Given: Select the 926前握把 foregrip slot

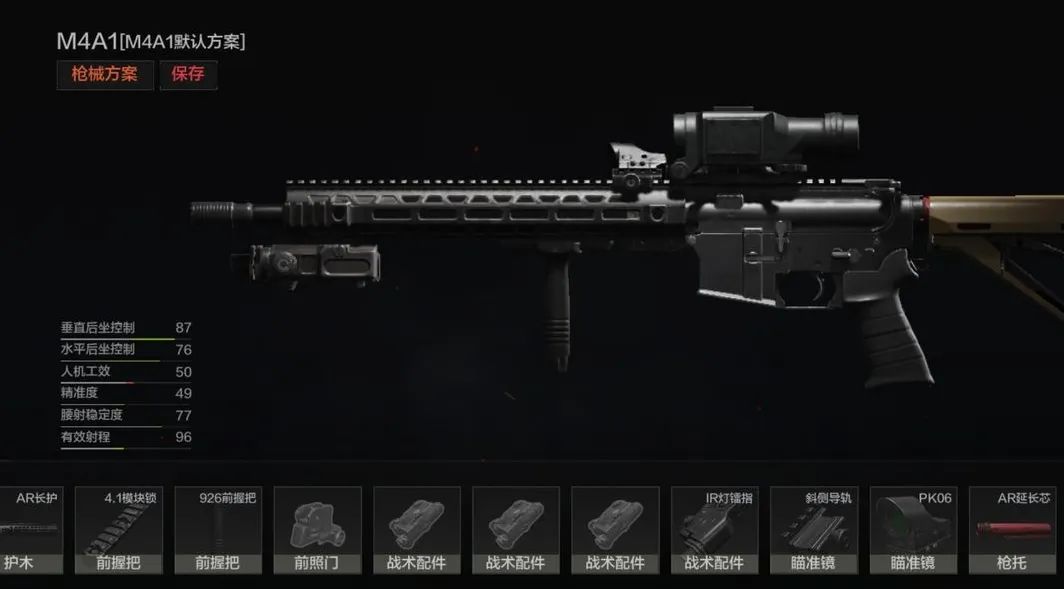Looking at the screenshot, I should click(218, 530).
